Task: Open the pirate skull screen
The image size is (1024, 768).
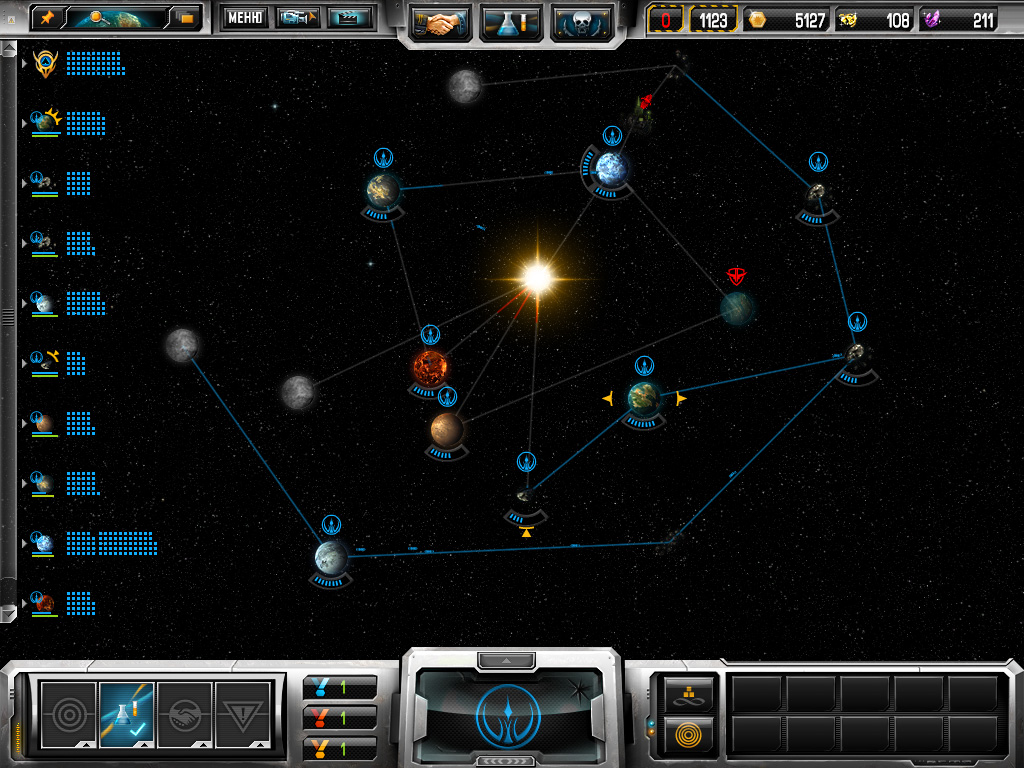Action: [x=581, y=21]
